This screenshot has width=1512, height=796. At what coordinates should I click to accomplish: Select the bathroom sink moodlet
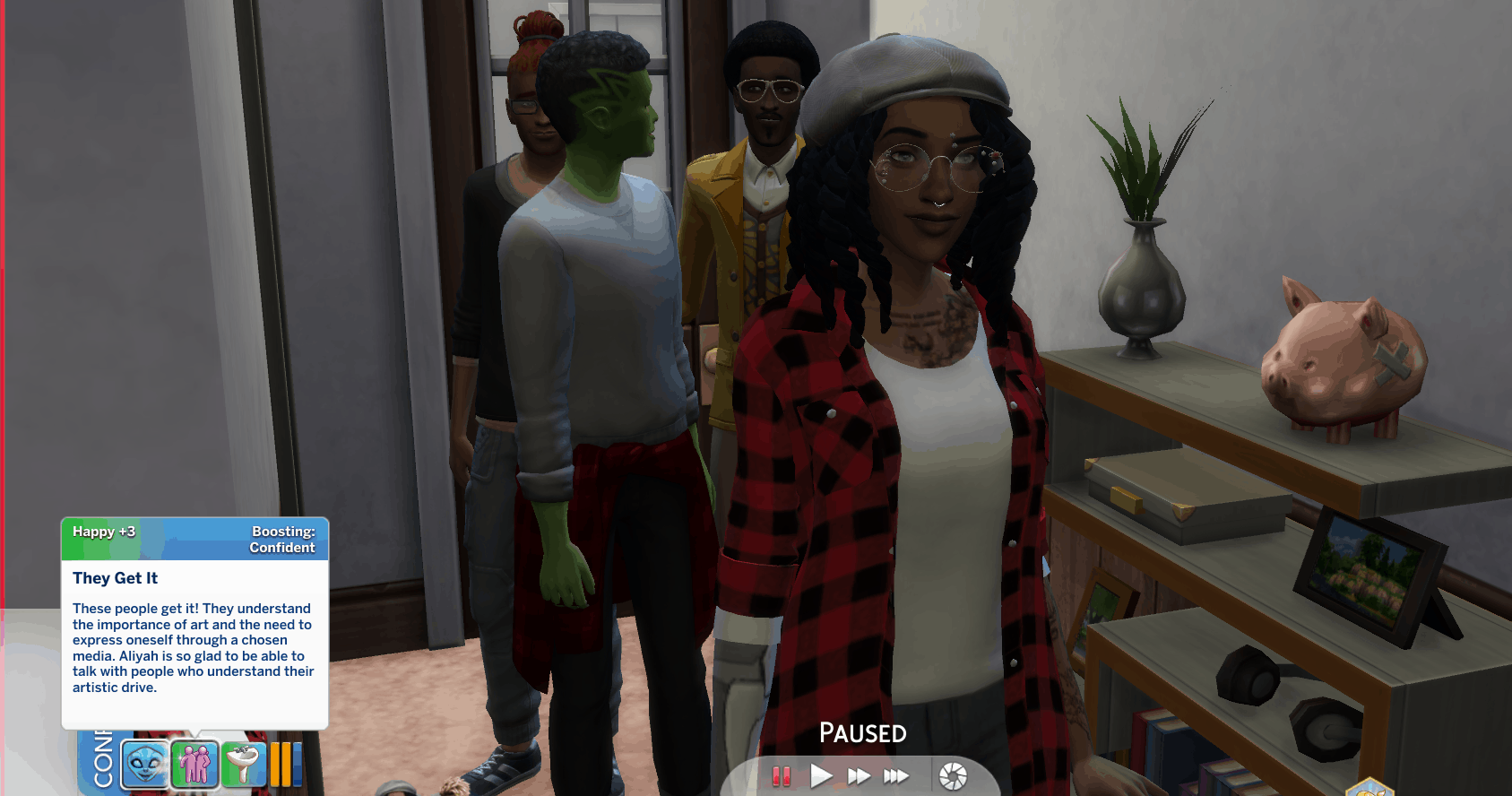pyautogui.click(x=243, y=765)
